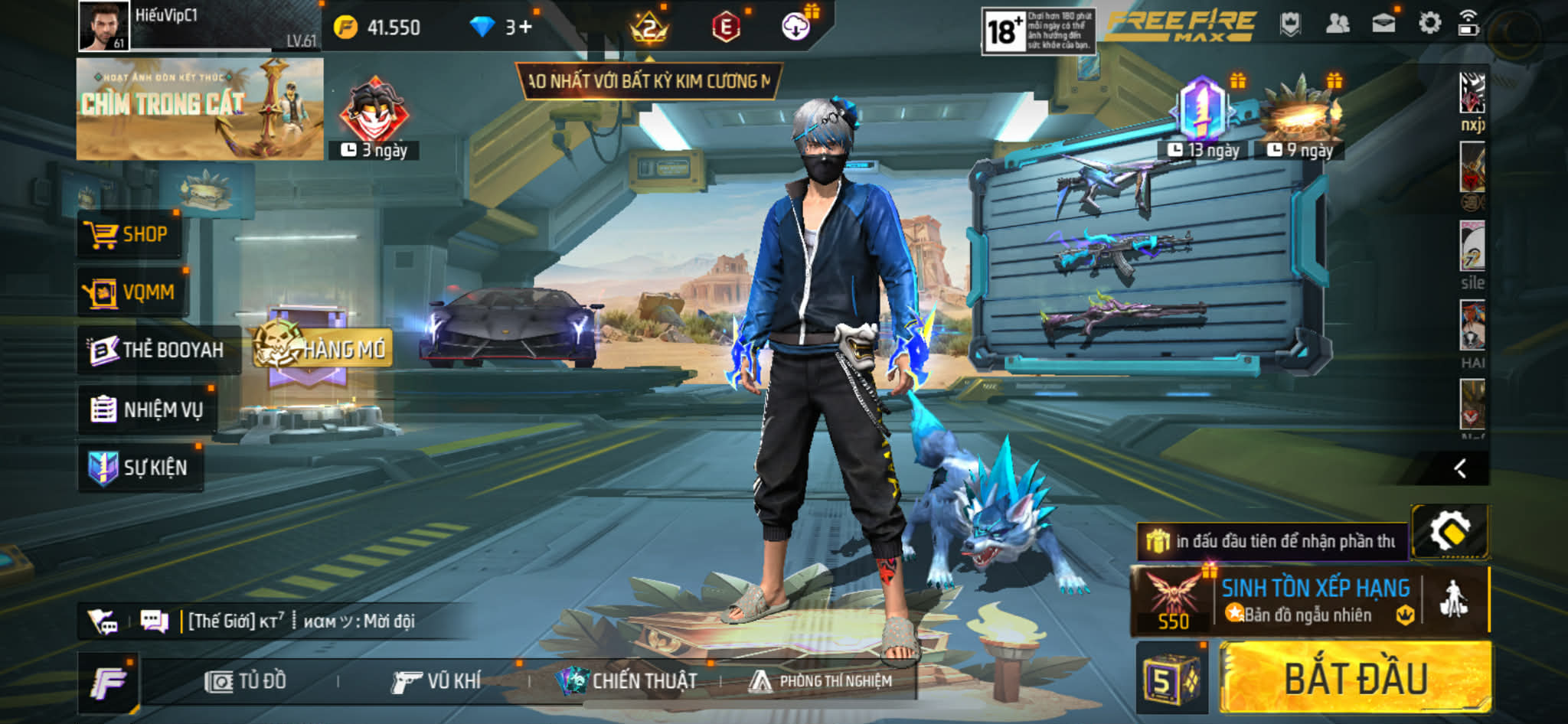Open the SHOP menu

click(129, 234)
